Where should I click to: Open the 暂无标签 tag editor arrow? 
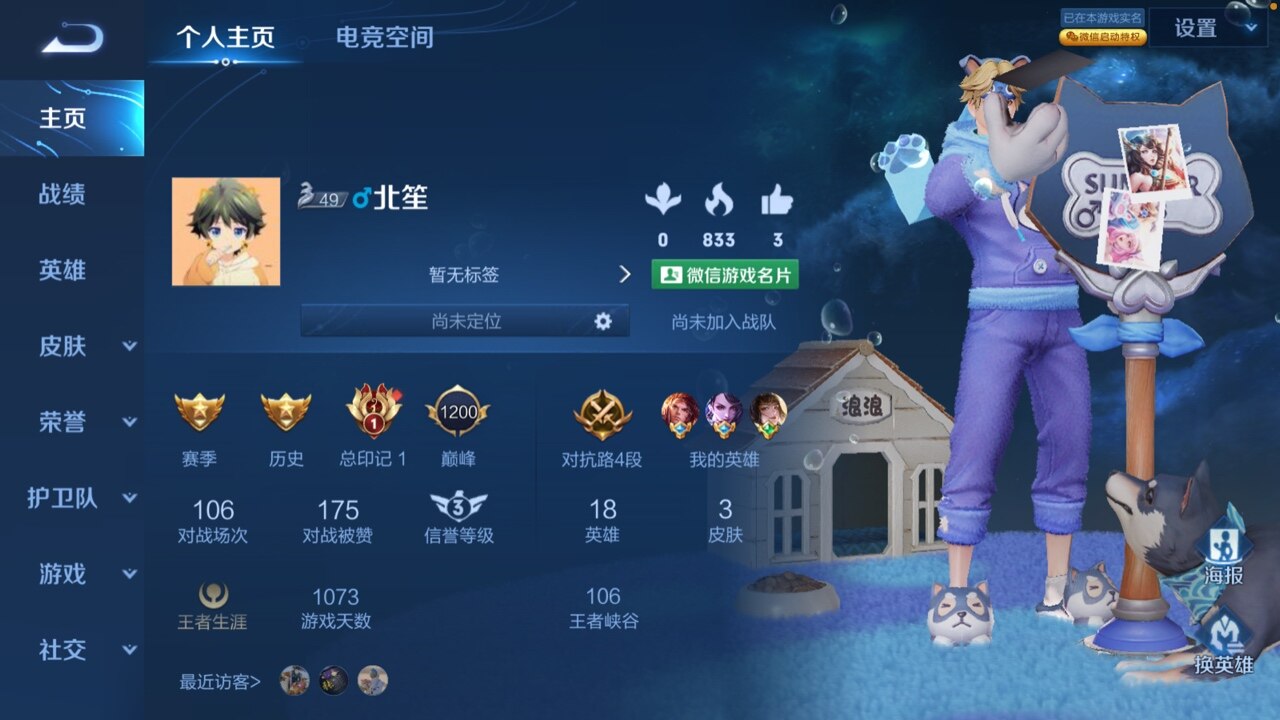pyautogui.click(x=625, y=274)
